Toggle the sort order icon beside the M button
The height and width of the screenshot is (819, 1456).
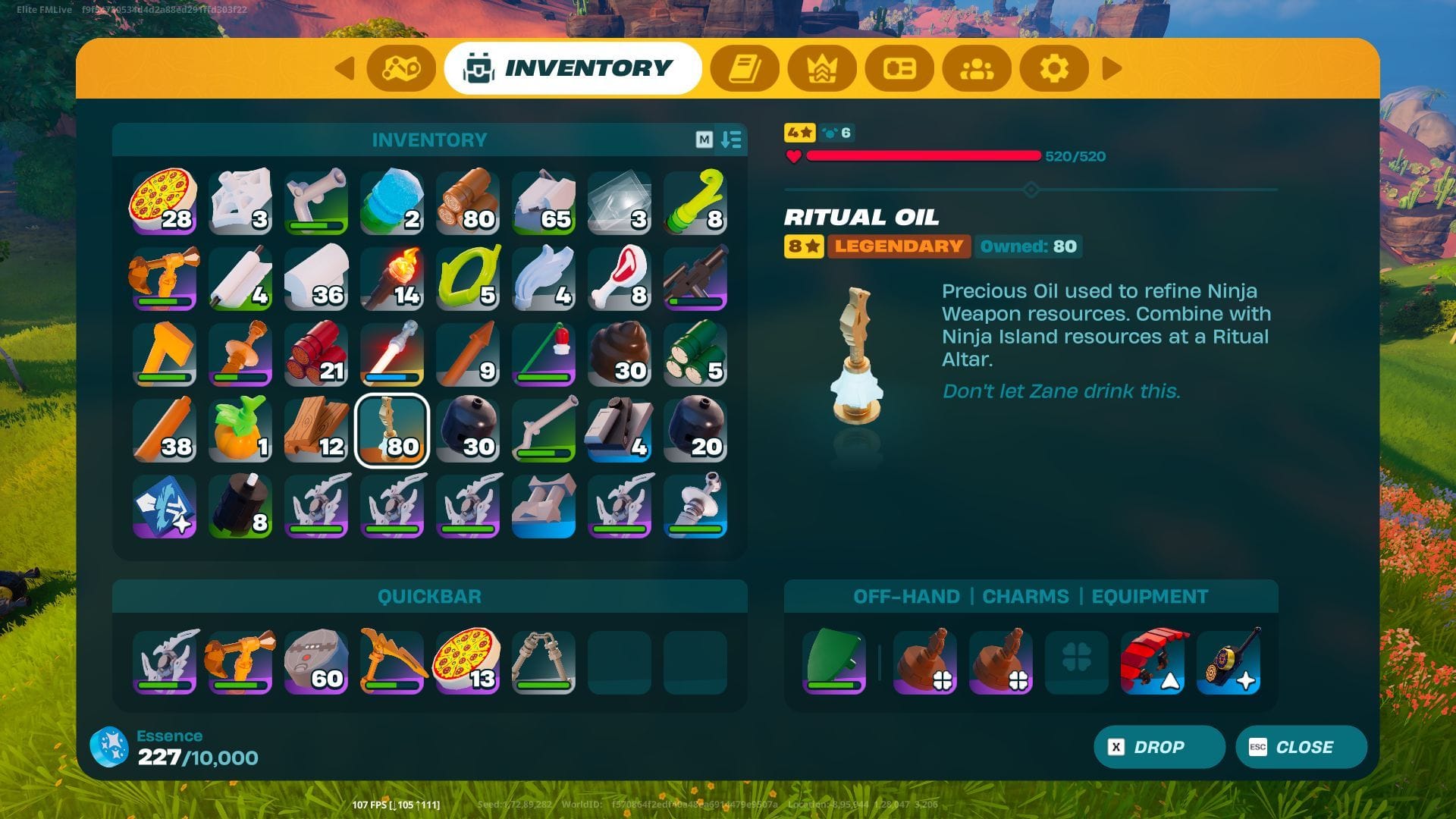(730, 140)
